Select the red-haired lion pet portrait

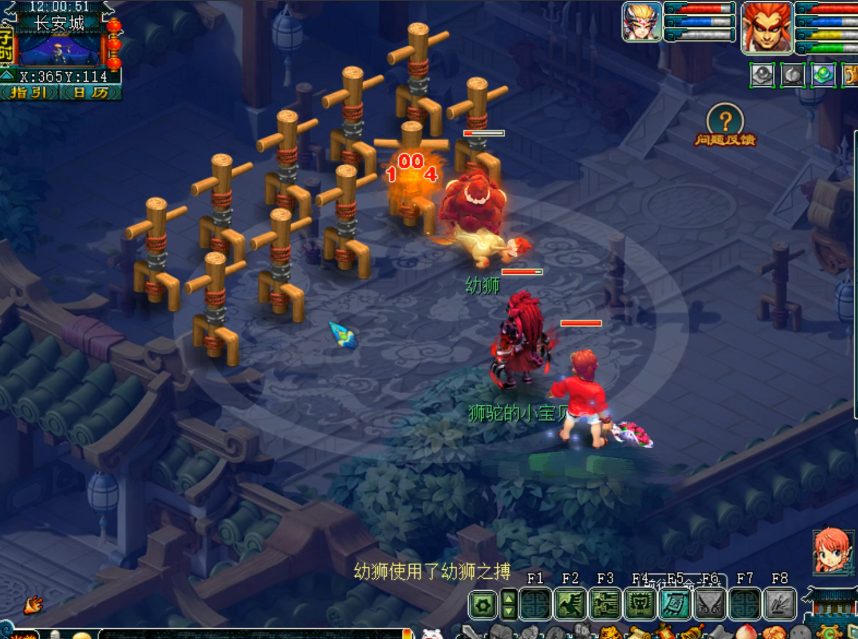tap(766, 26)
